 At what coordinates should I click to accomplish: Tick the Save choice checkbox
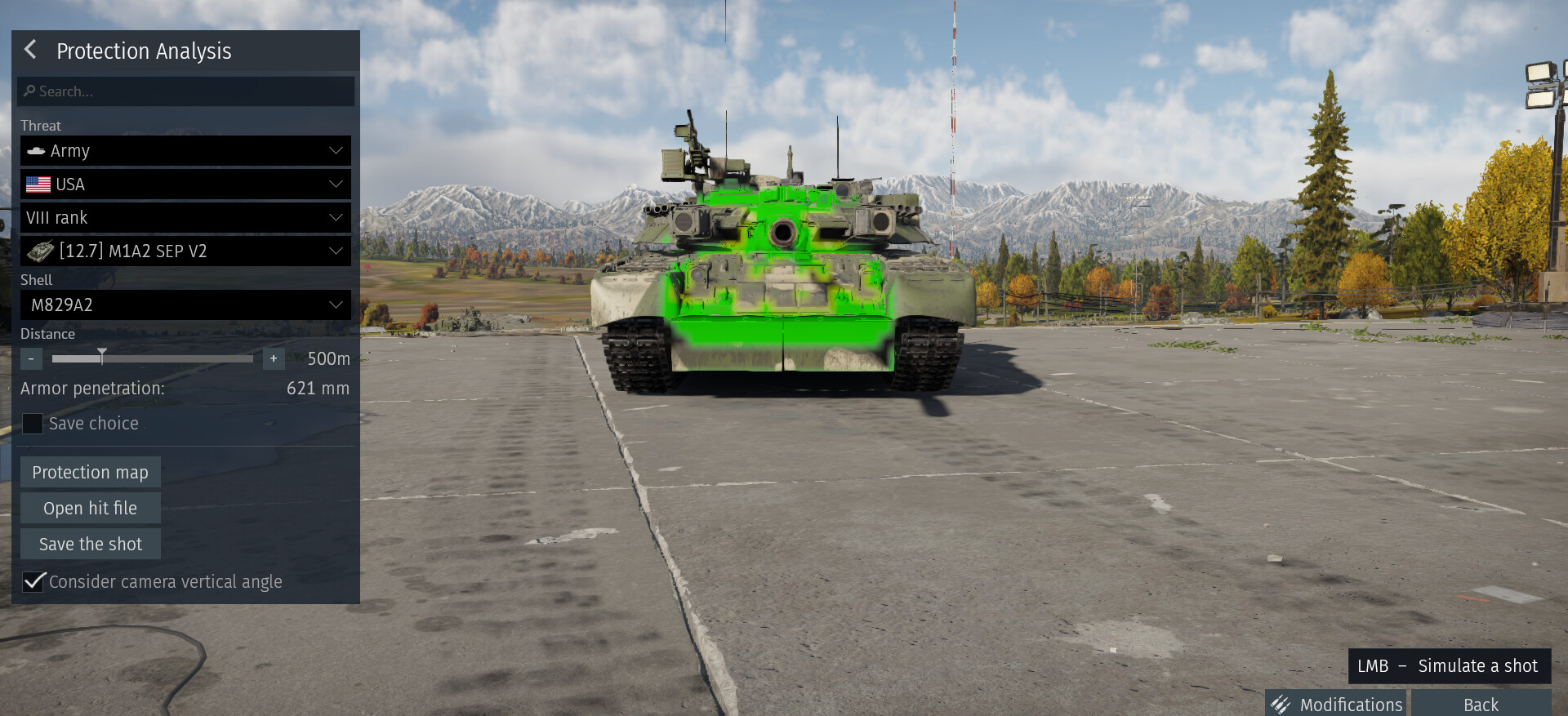pyautogui.click(x=33, y=424)
